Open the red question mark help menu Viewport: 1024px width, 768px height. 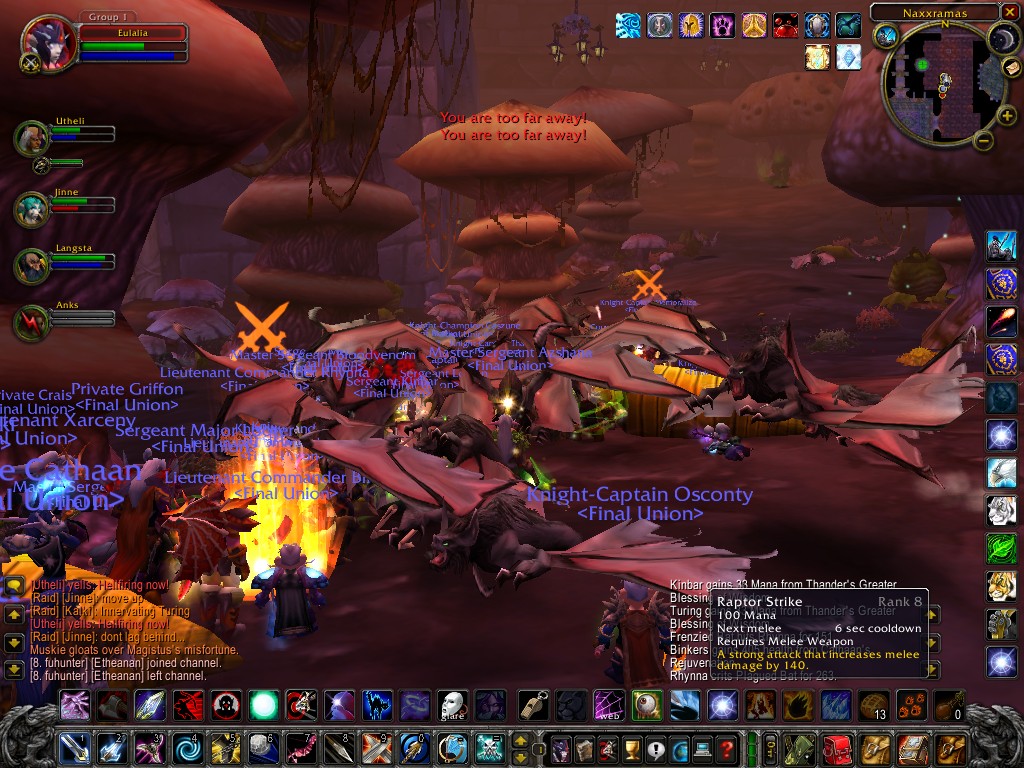click(x=728, y=748)
